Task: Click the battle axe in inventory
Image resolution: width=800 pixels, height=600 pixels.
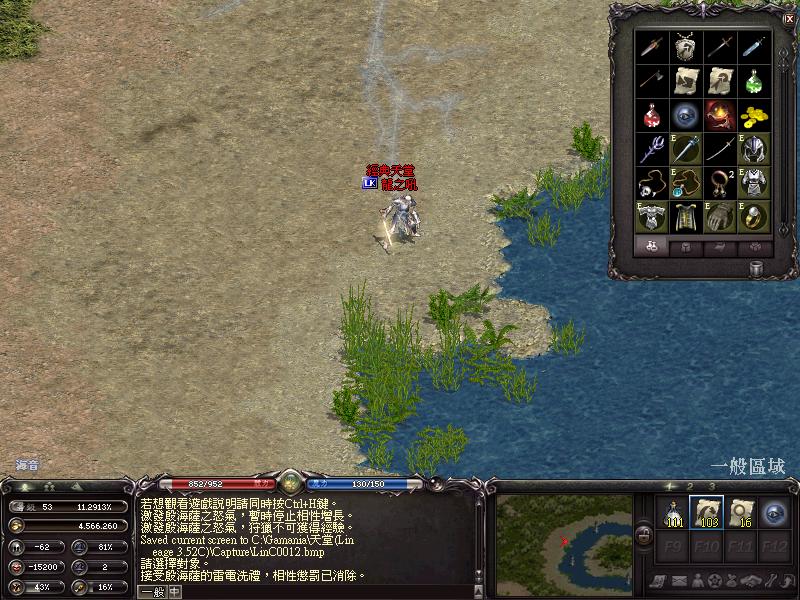Action: pos(652,80)
